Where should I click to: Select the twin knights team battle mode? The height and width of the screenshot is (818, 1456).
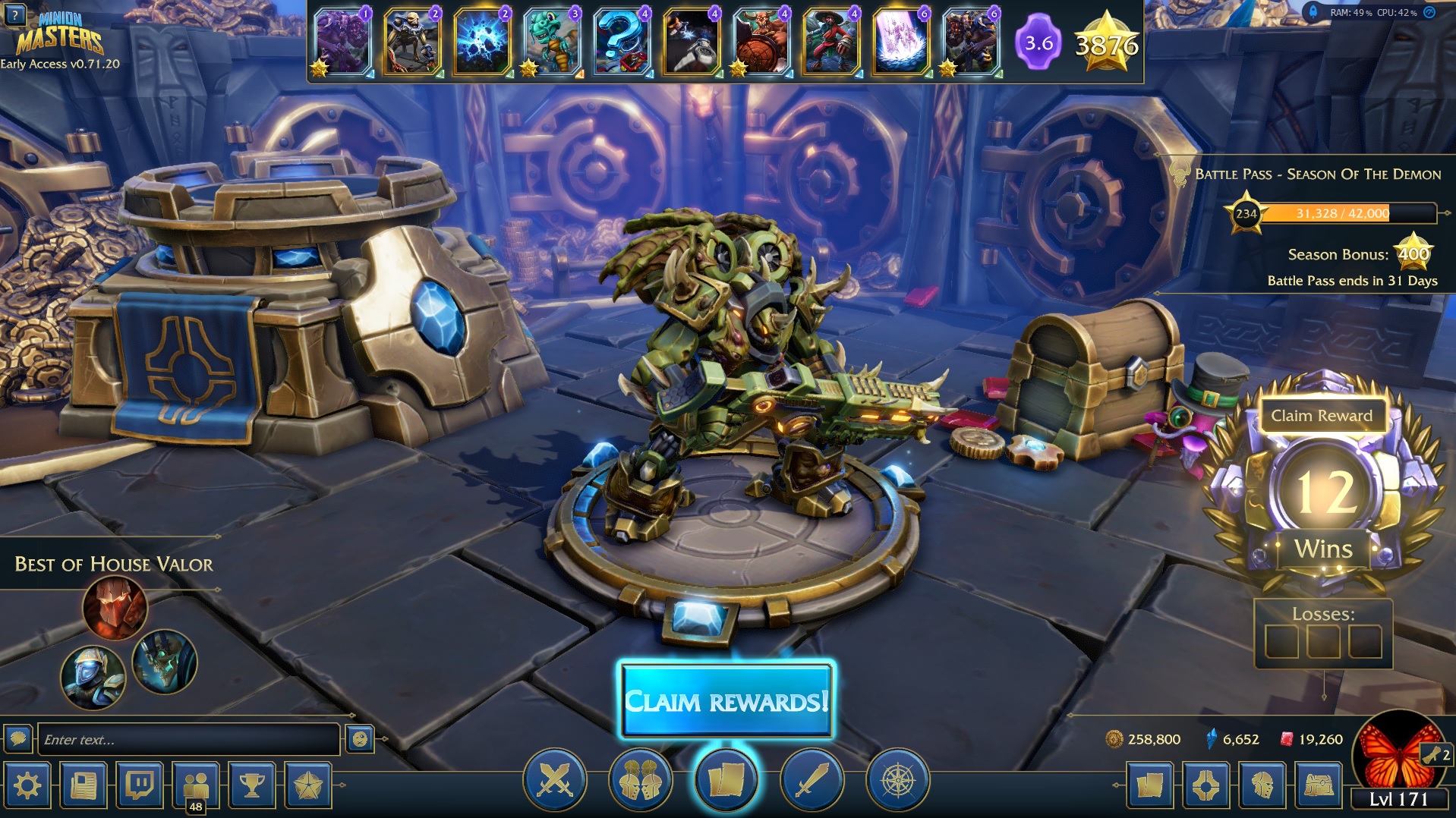(x=641, y=780)
